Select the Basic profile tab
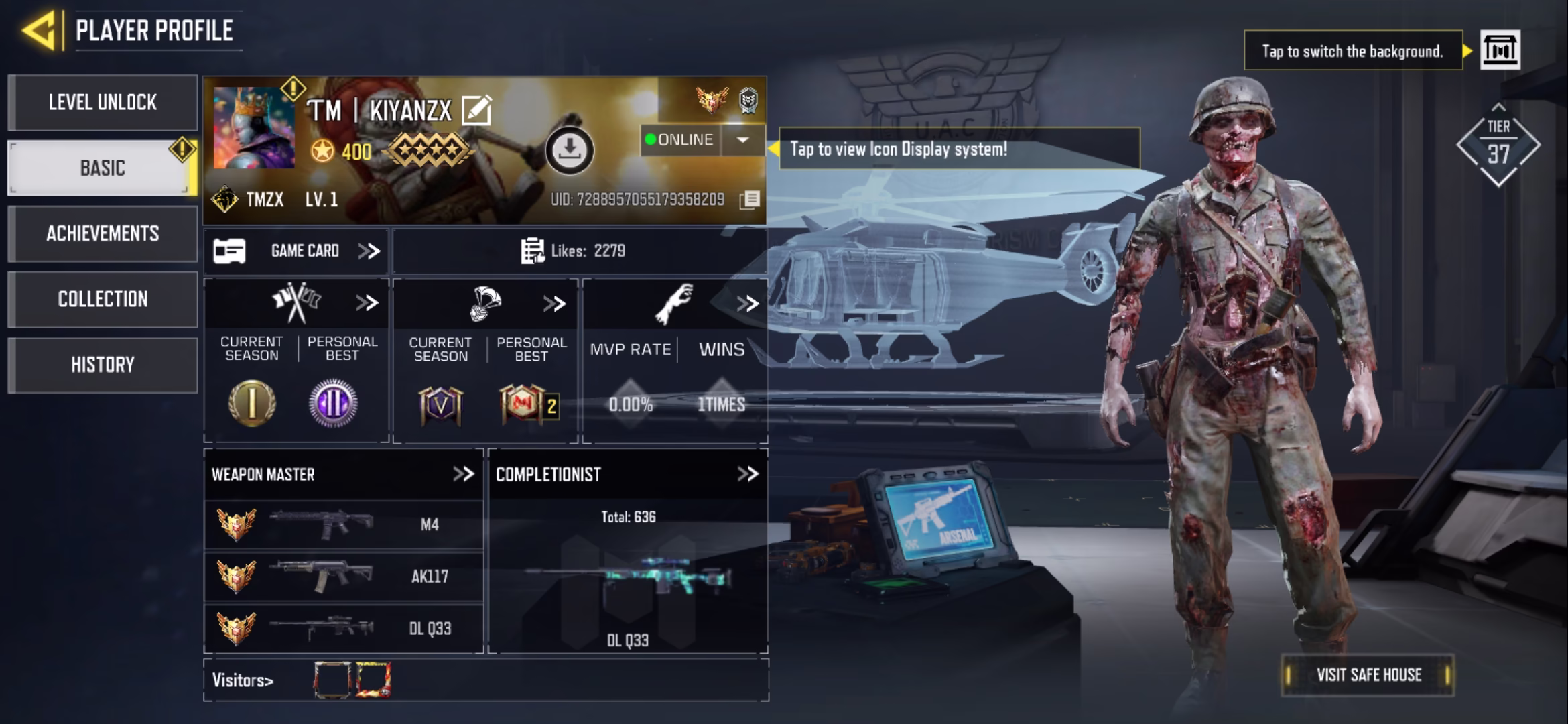The image size is (1568, 724). point(103,168)
